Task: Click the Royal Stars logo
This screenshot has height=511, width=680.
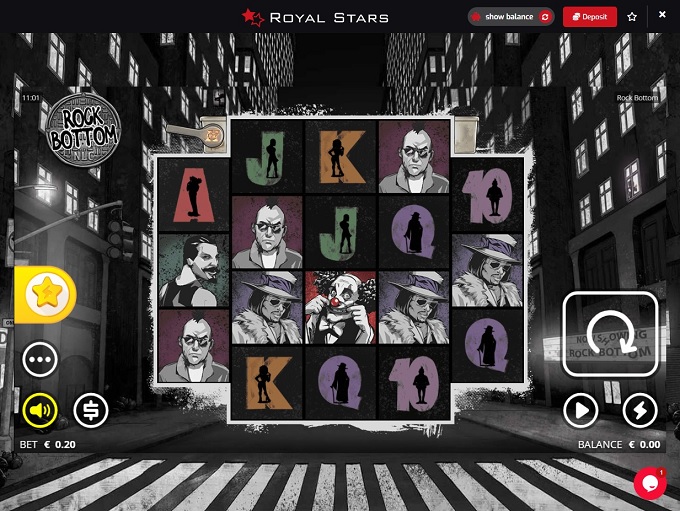Action: pyautogui.click(x=315, y=17)
